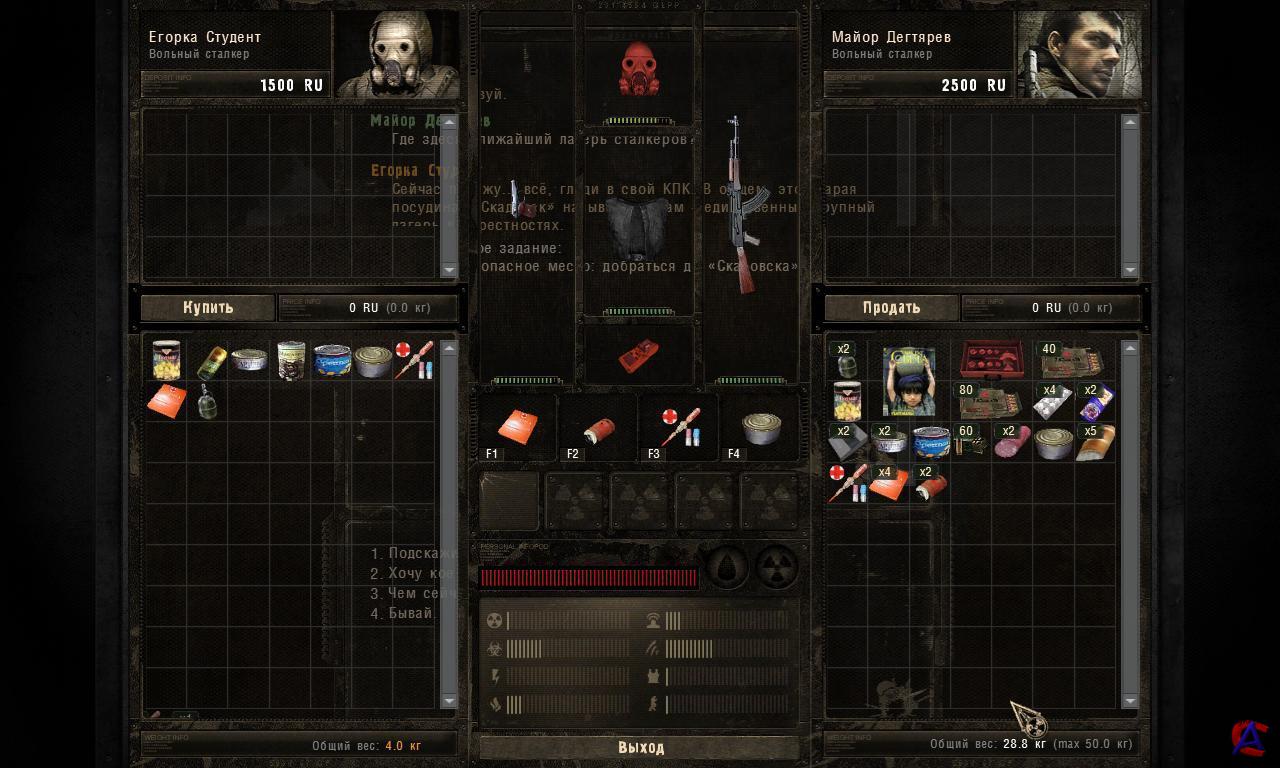The image size is (1280, 768).
Task: Select the equipped AK rifle slot
Action: [x=743, y=205]
